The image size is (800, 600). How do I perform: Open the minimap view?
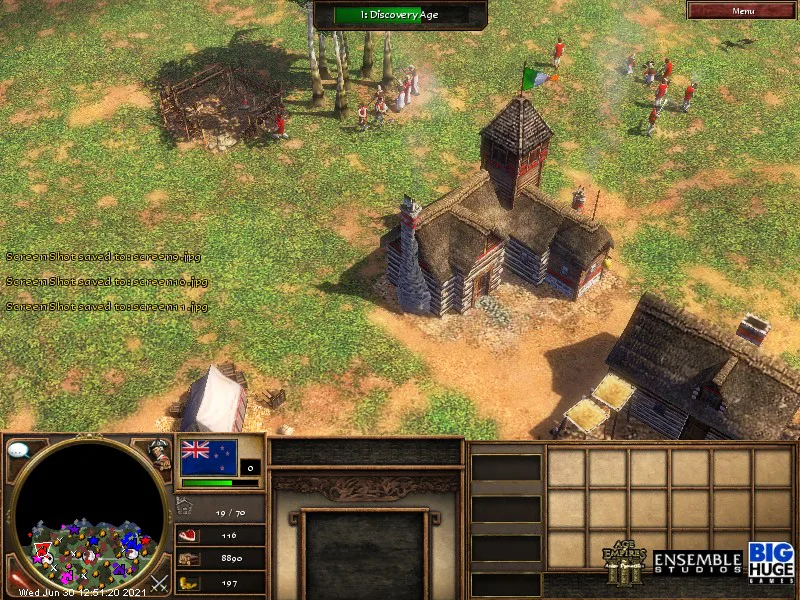pyautogui.click(x=90, y=515)
